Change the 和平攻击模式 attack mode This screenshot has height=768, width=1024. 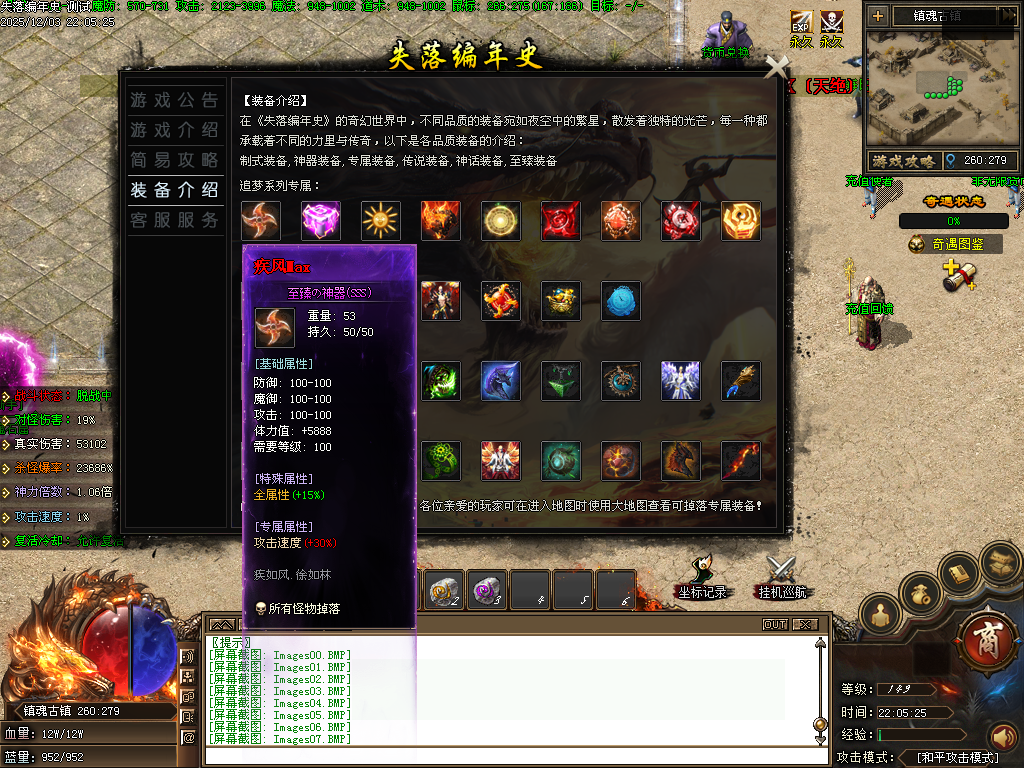point(958,758)
